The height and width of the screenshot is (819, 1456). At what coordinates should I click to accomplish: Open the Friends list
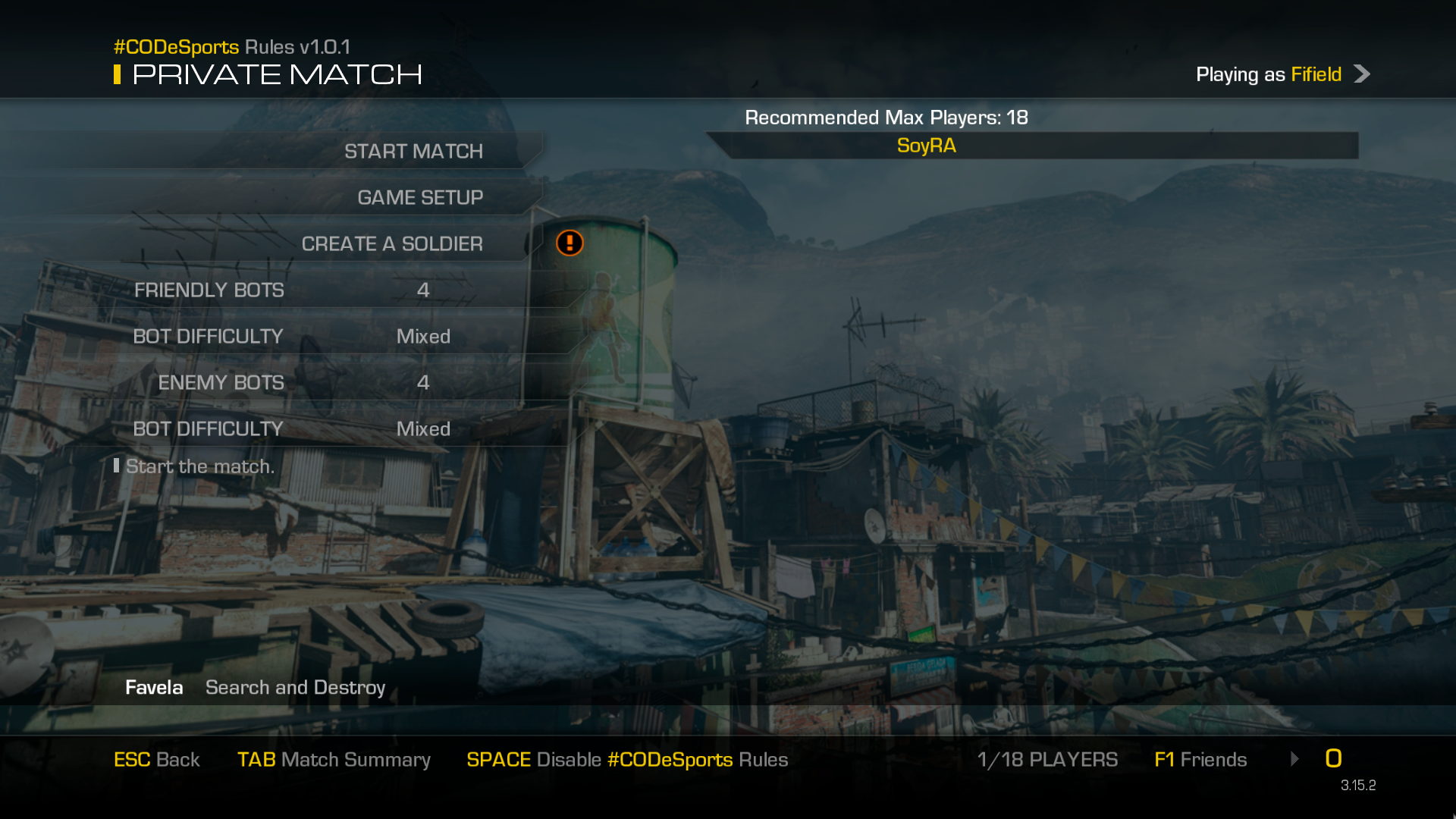pyautogui.click(x=1200, y=759)
